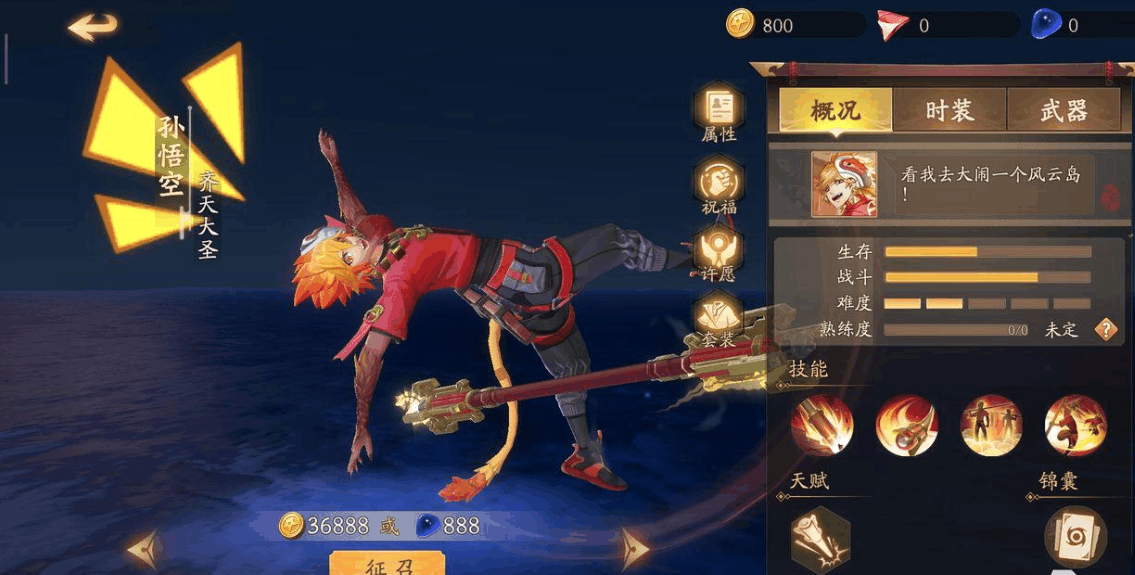
Task: Open the 祝福 blessing icon
Action: tap(719, 184)
